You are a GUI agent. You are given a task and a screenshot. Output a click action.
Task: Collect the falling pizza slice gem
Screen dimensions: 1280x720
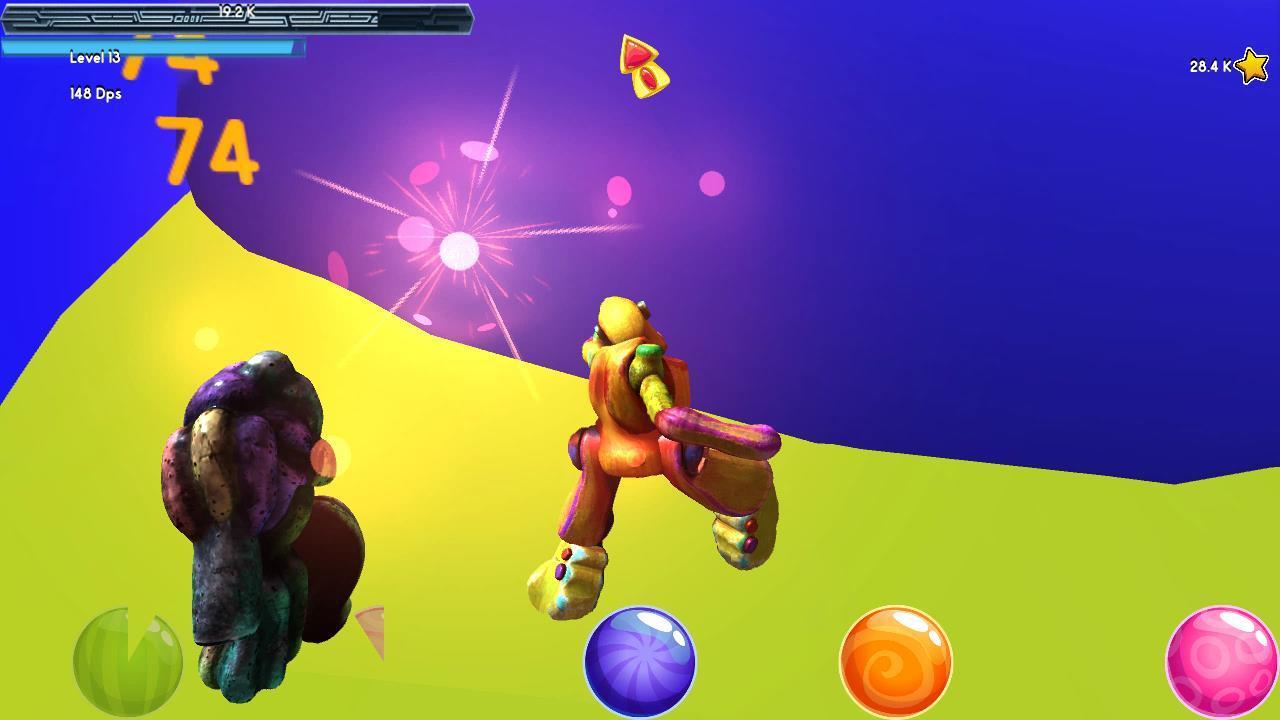(643, 64)
